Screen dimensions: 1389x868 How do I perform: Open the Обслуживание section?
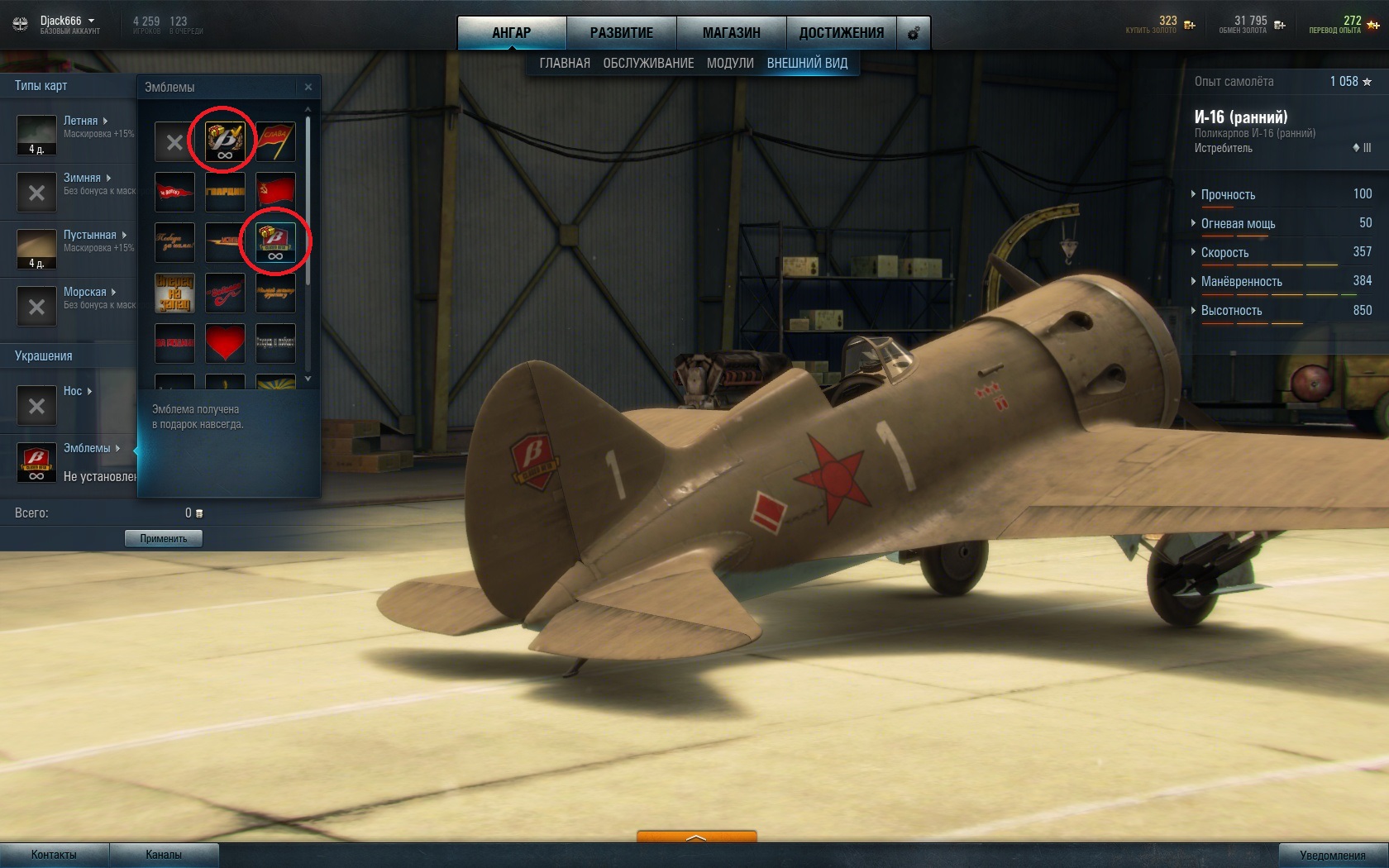coord(648,64)
